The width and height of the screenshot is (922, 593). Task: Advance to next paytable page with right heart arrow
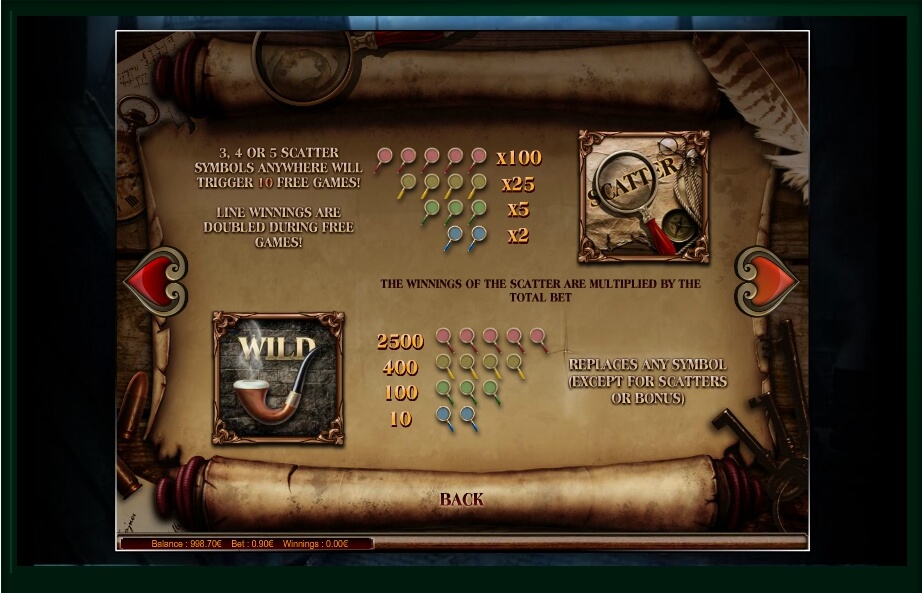tap(767, 281)
